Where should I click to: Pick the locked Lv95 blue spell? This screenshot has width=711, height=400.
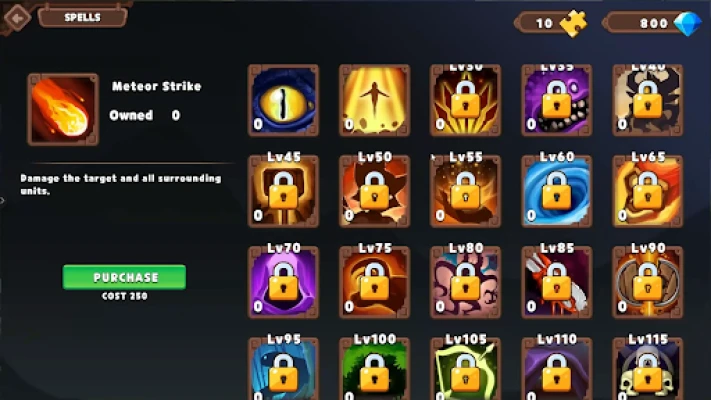pos(283,370)
